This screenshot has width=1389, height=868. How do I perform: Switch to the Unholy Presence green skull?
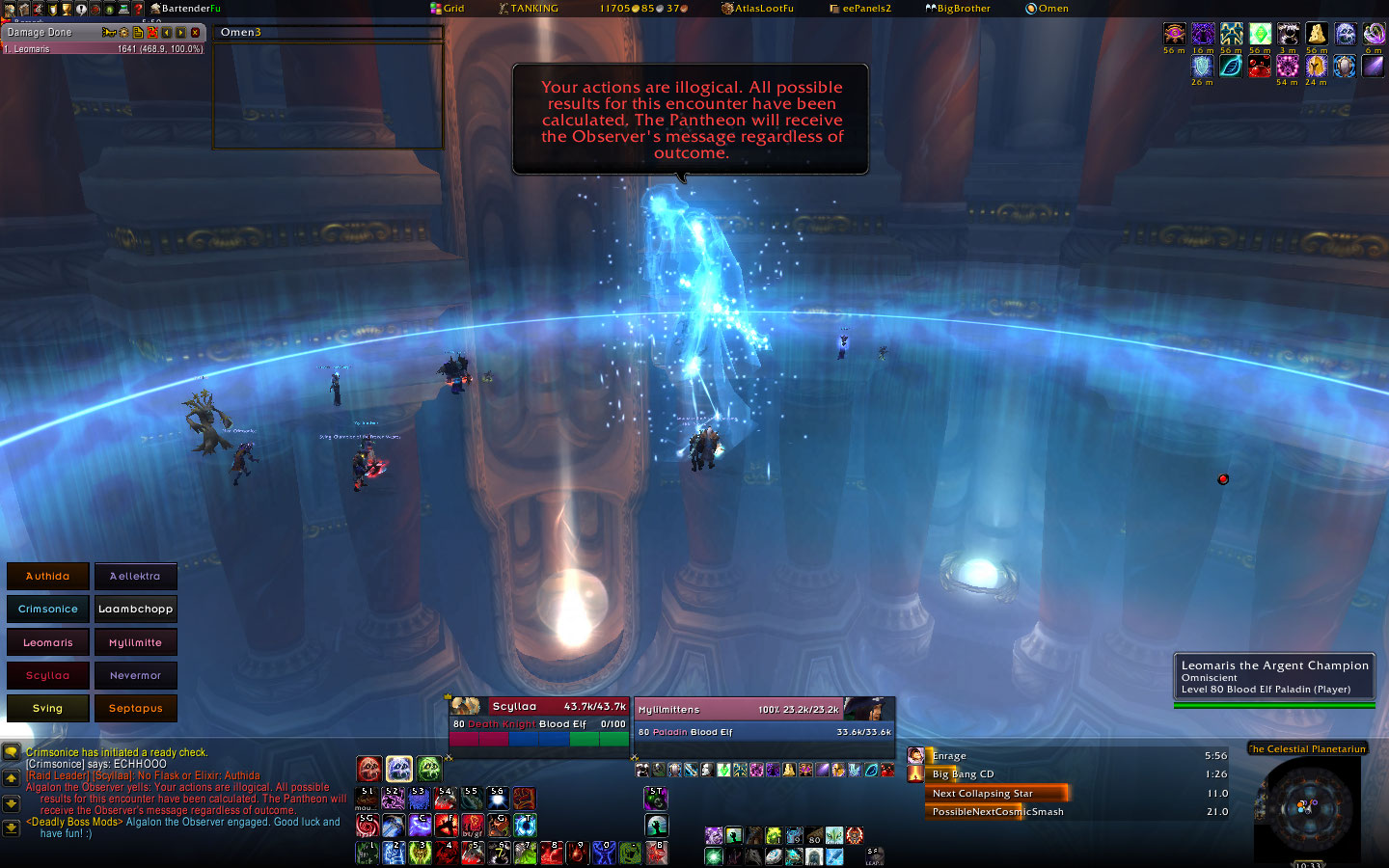pyautogui.click(x=429, y=769)
